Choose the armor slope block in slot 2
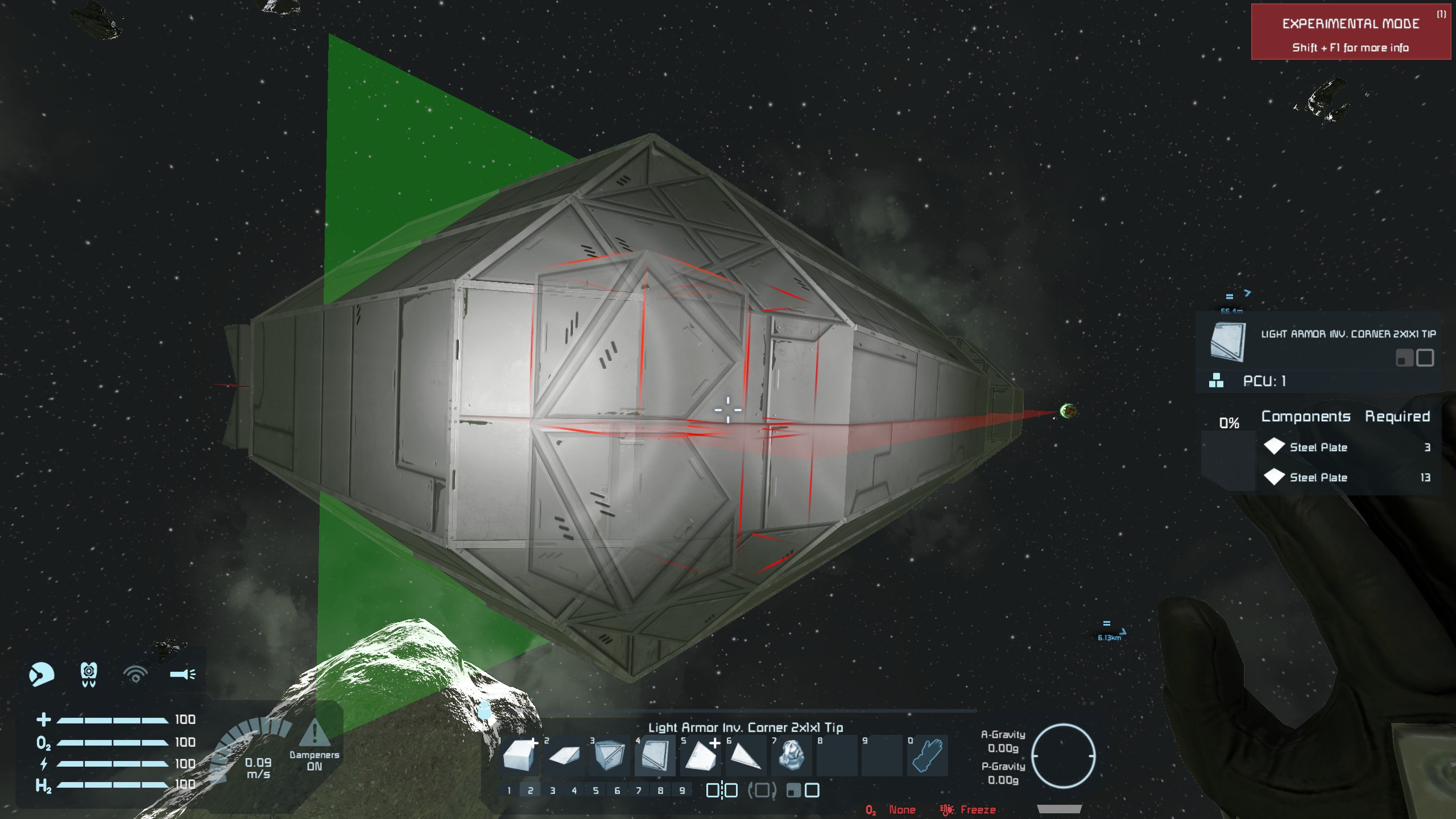 coord(564,756)
